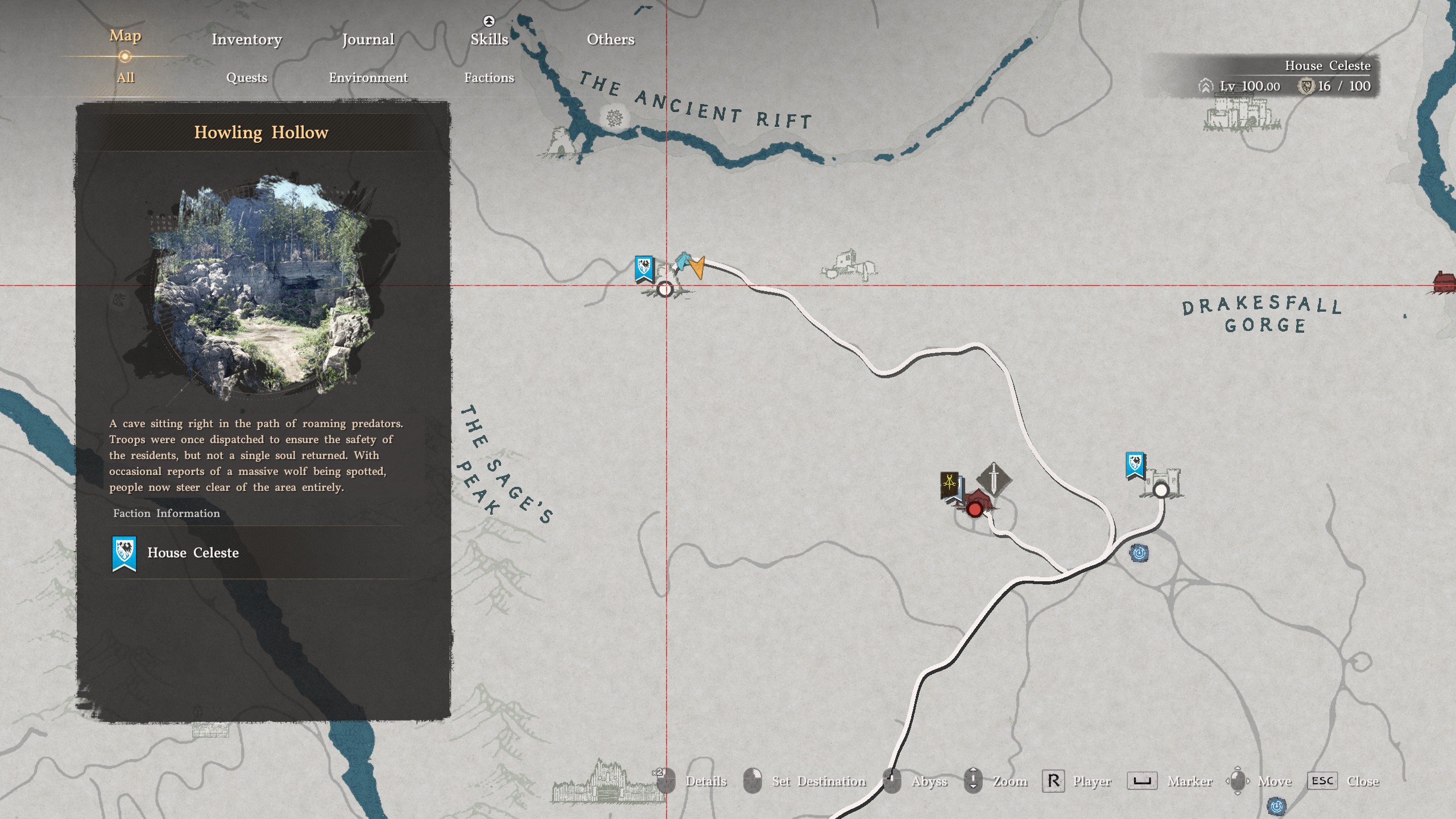Select the orange player arrow marker
Image resolution: width=1456 pixels, height=819 pixels.
tap(698, 267)
